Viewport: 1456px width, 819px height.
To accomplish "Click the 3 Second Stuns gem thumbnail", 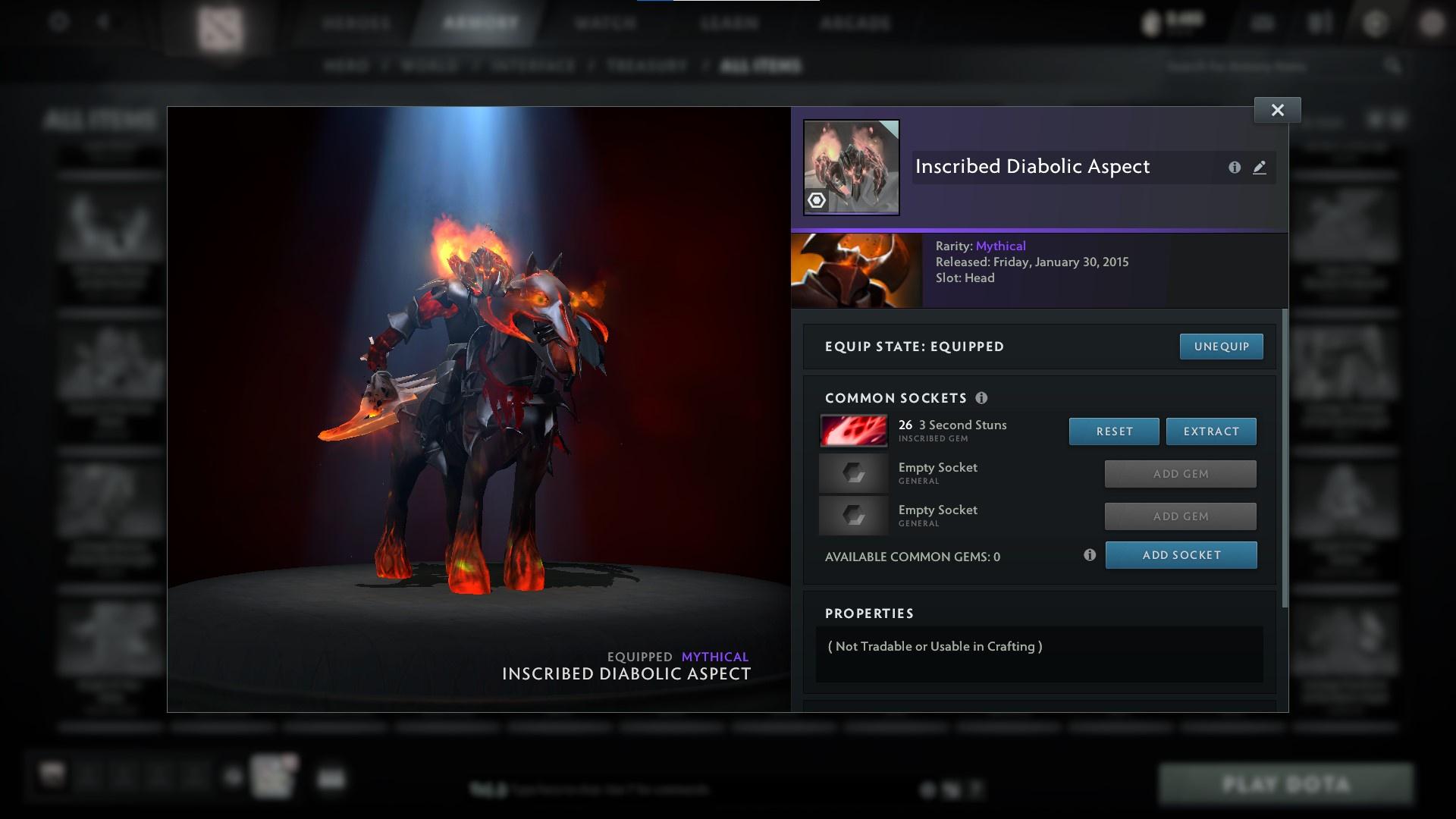I will pos(853,431).
